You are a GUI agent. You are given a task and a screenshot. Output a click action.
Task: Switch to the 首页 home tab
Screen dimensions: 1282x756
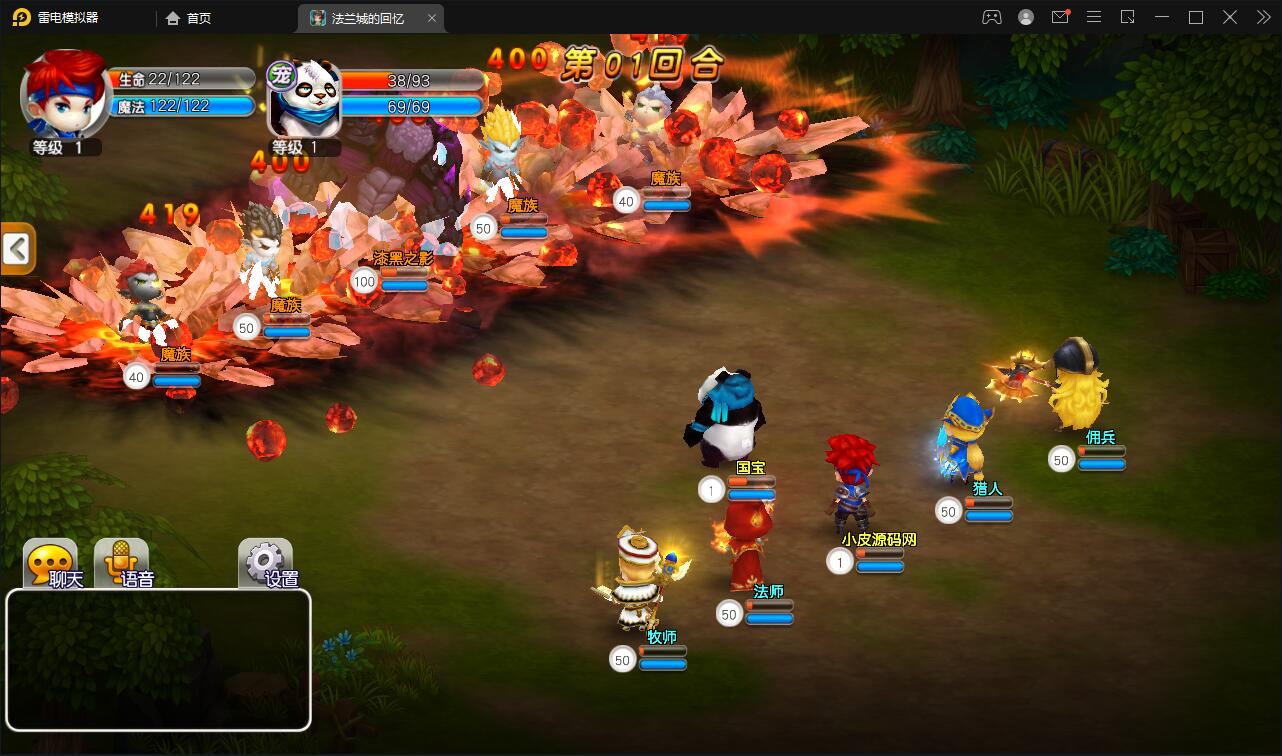tap(189, 18)
